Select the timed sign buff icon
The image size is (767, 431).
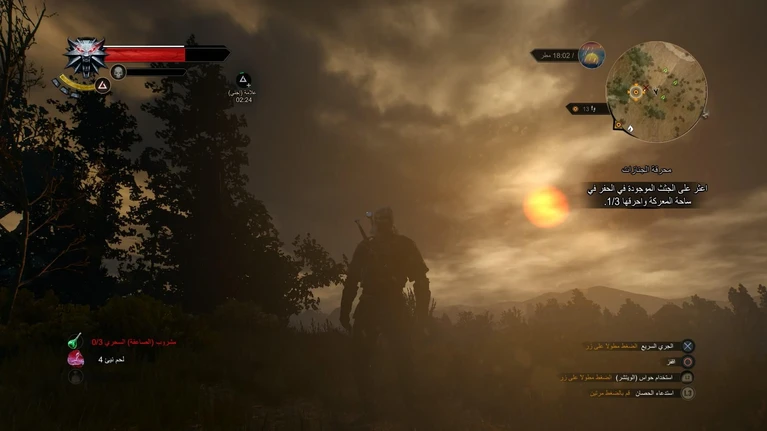point(243,80)
